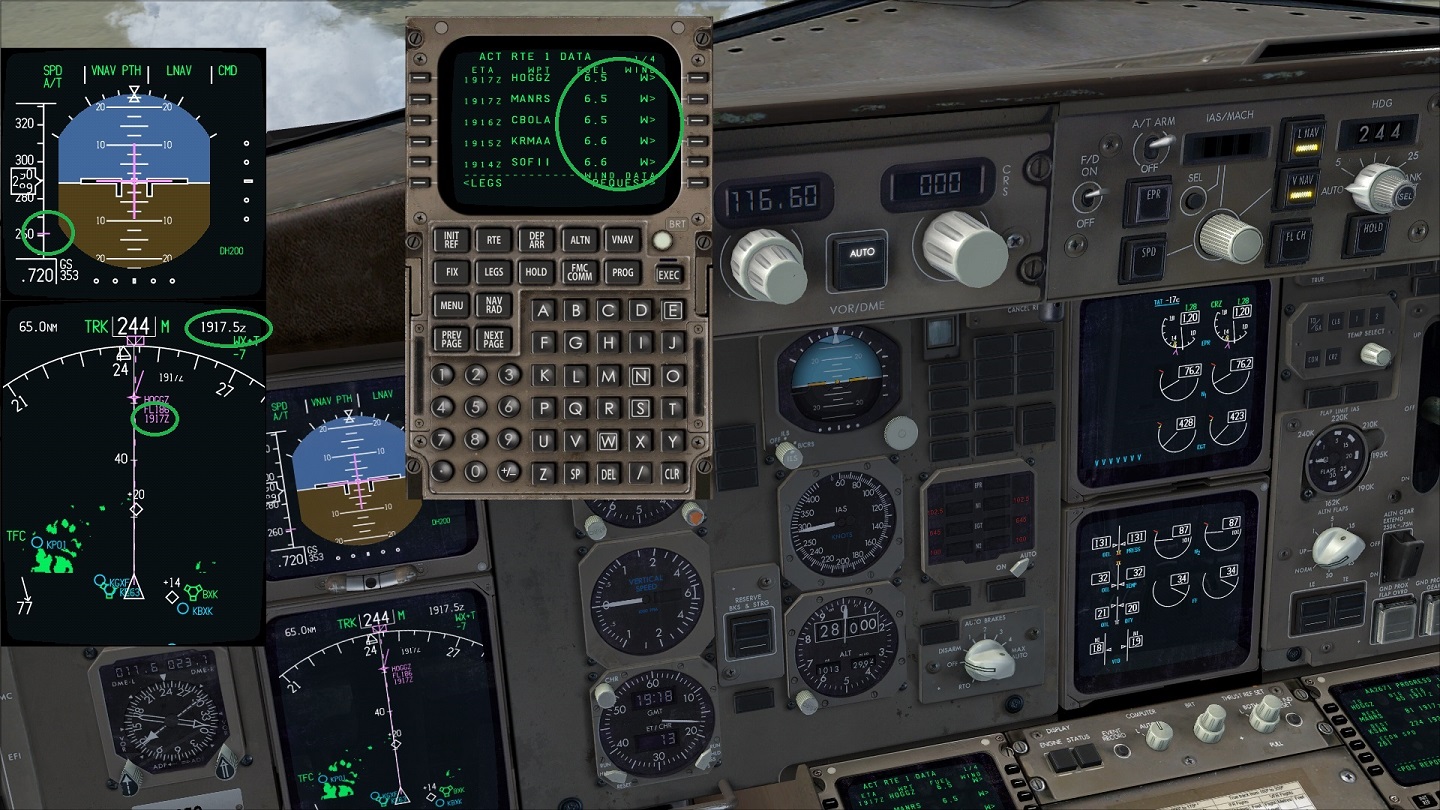This screenshot has width=1440, height=810.
Task: Go to the NEXT PAGE on the CDU
Action: (x=494, y=339)
